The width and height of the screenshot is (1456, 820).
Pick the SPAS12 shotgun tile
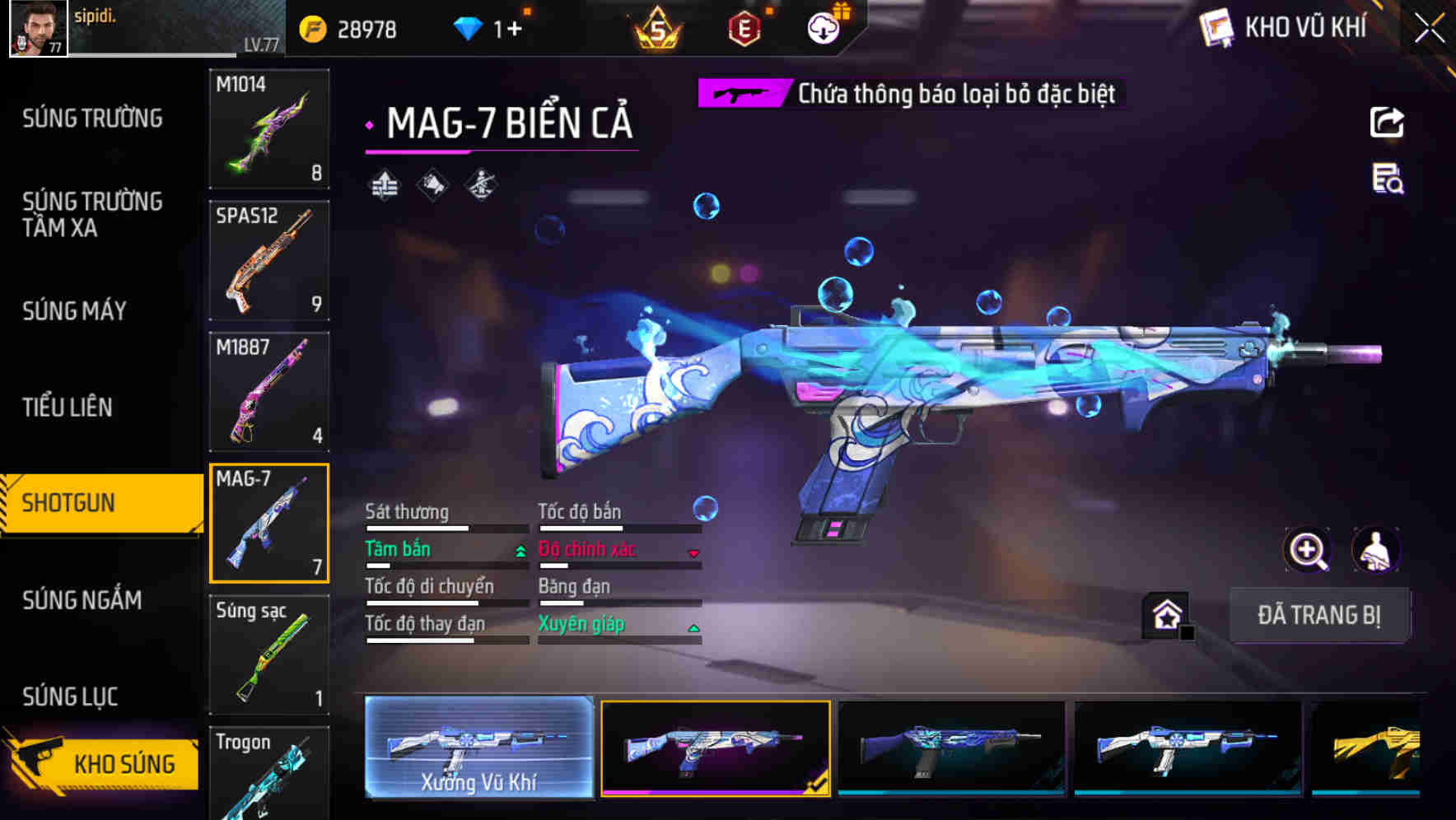pos(269,260)
